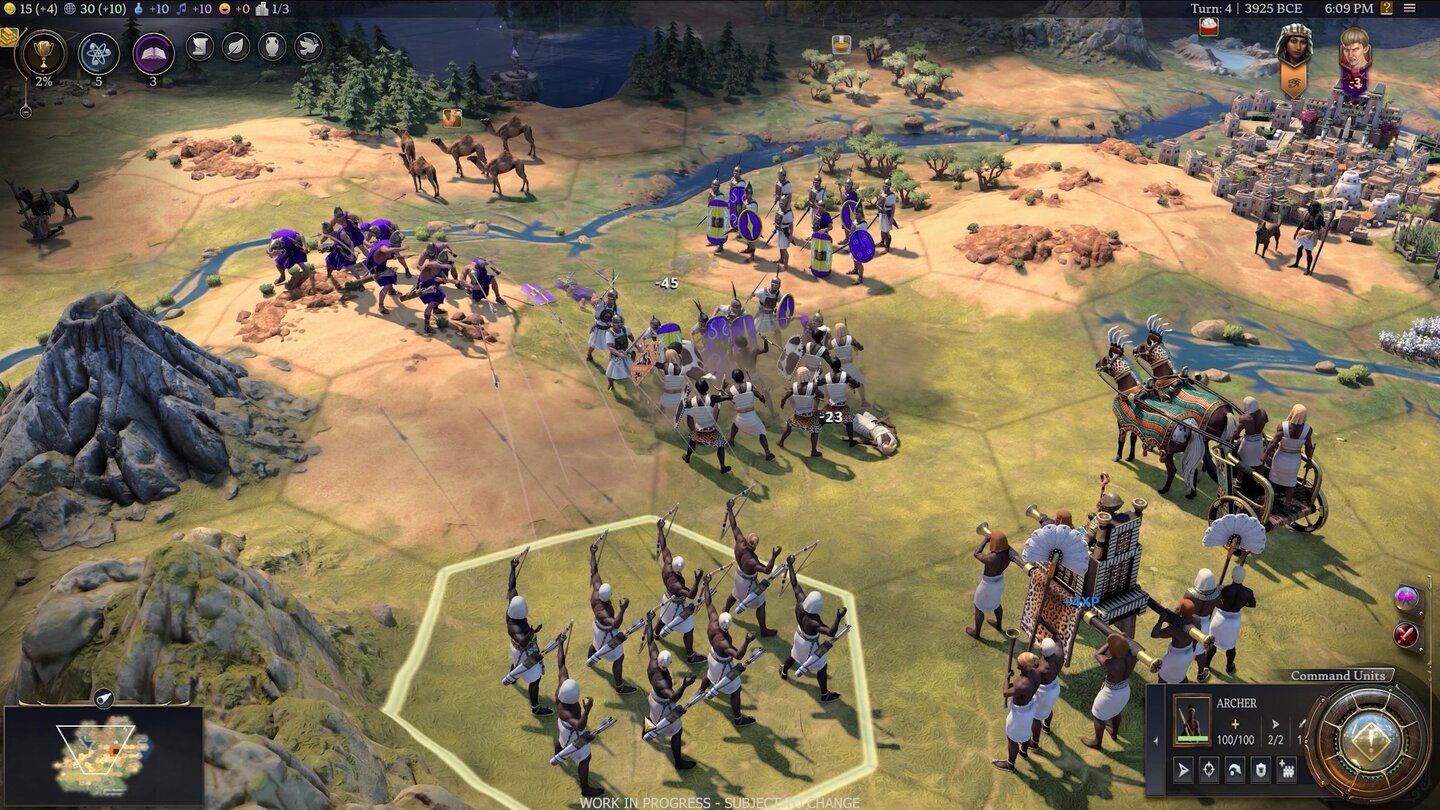Toggle Fortify on the selected Archer
Image resolution: width=1440 pixels, height=810 pixels.
tap(1260, 769)
